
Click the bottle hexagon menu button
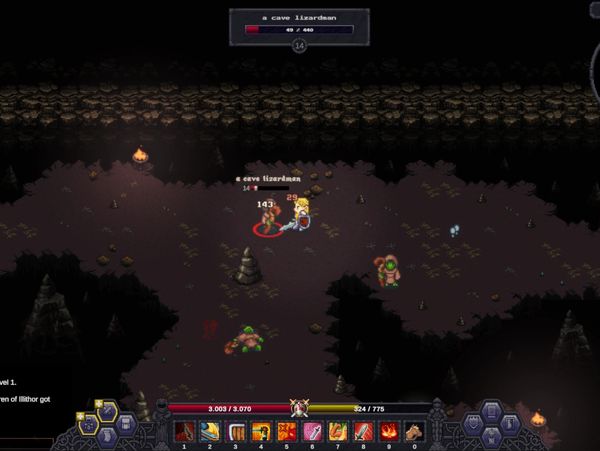click(x=510, y=424)
